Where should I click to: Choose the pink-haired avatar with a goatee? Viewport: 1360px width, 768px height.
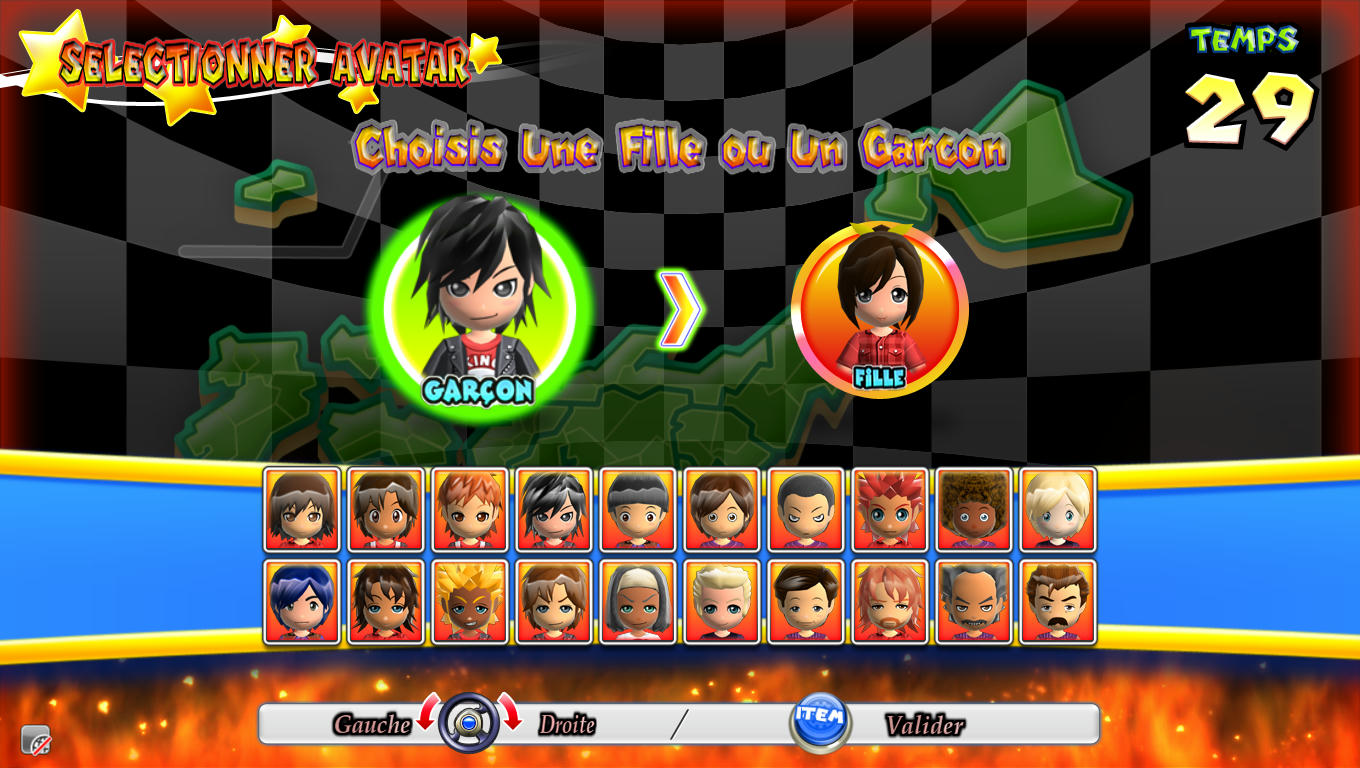coord(890,601)
